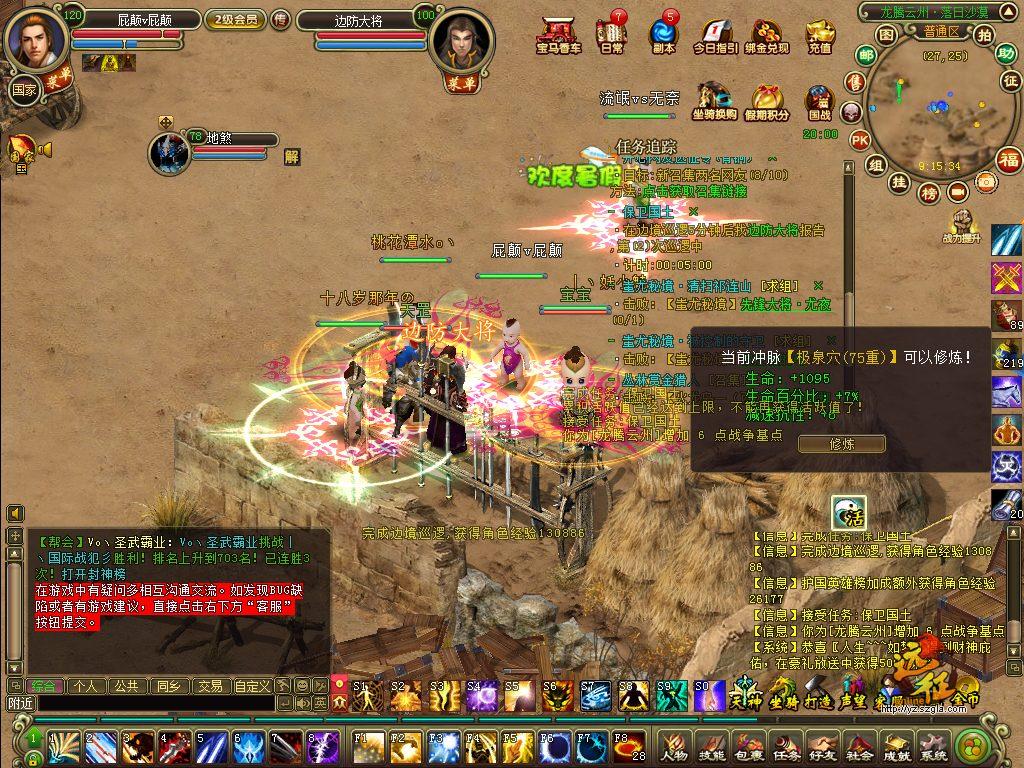This screenshot has width=1024, height=768.
Task: Open the 任务 quest menu
Action: coord(784,745)
